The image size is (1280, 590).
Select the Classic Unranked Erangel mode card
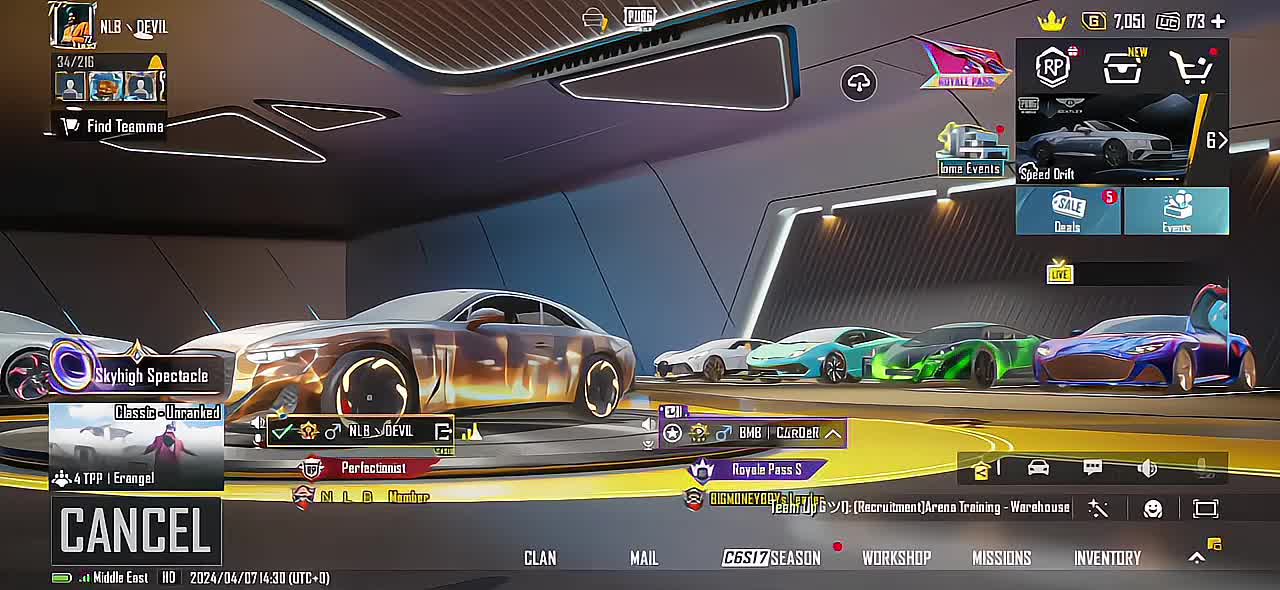click(136, 447)
